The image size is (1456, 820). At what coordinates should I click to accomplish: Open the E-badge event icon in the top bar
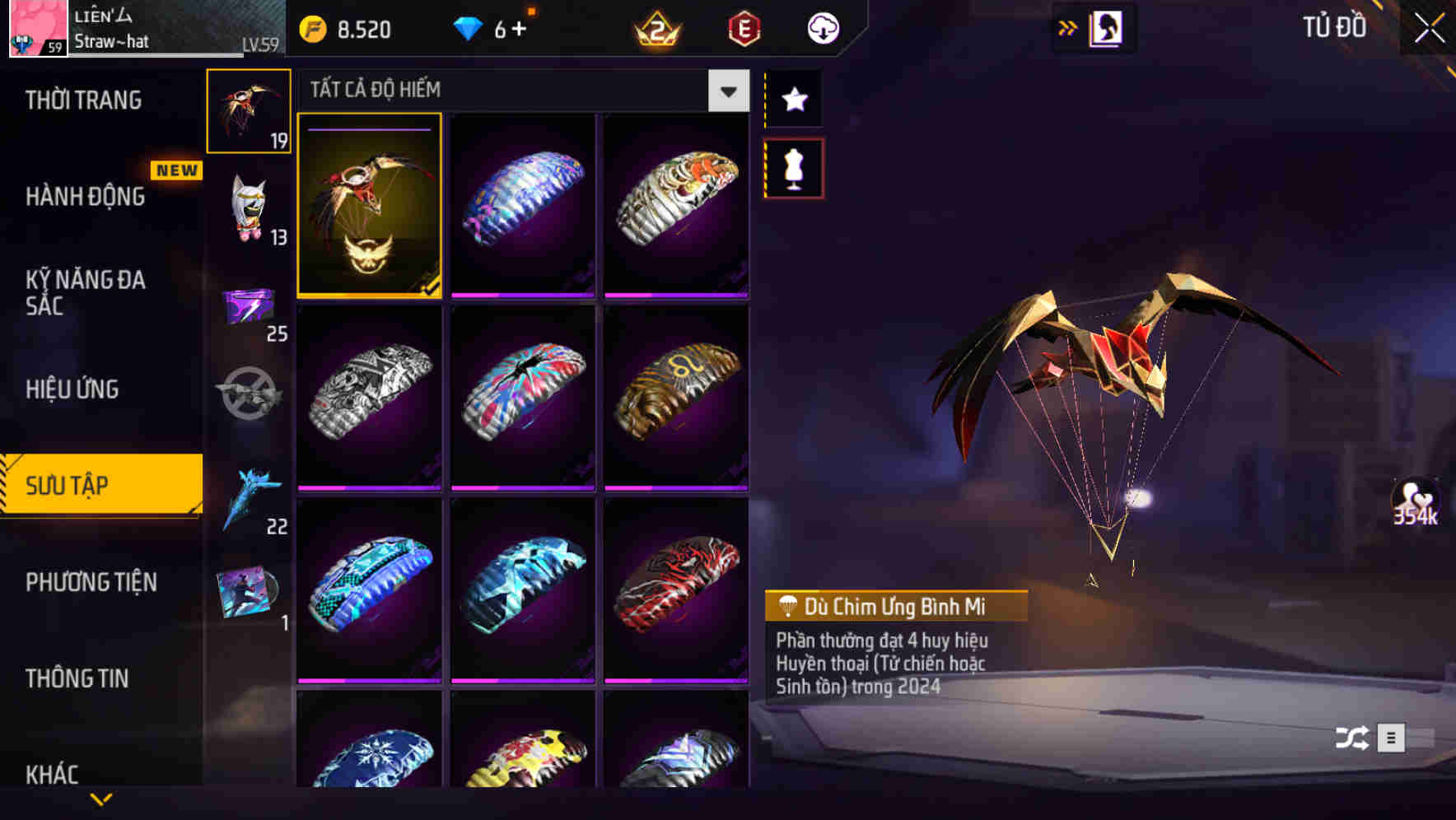point(741,27)
